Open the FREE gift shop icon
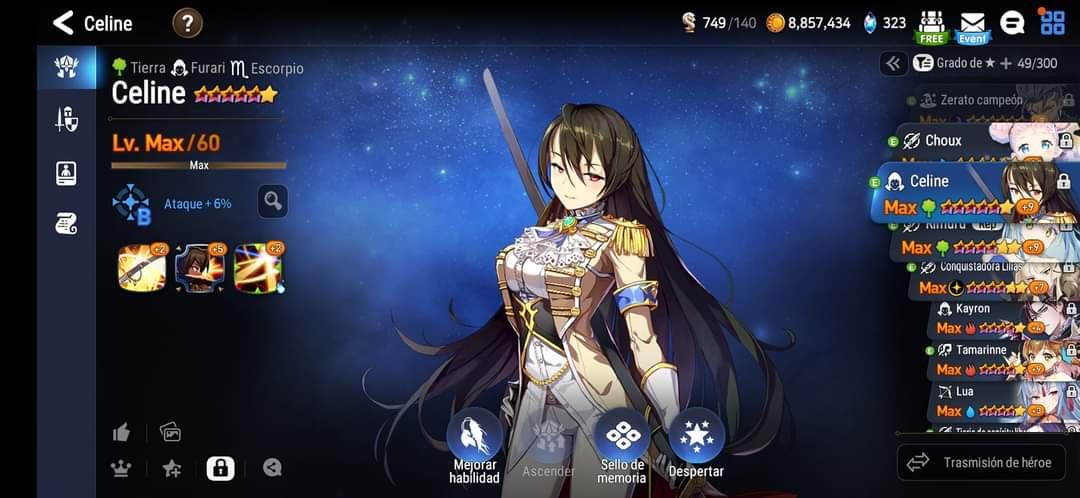The image size is (1080, 498). point(932,25)
